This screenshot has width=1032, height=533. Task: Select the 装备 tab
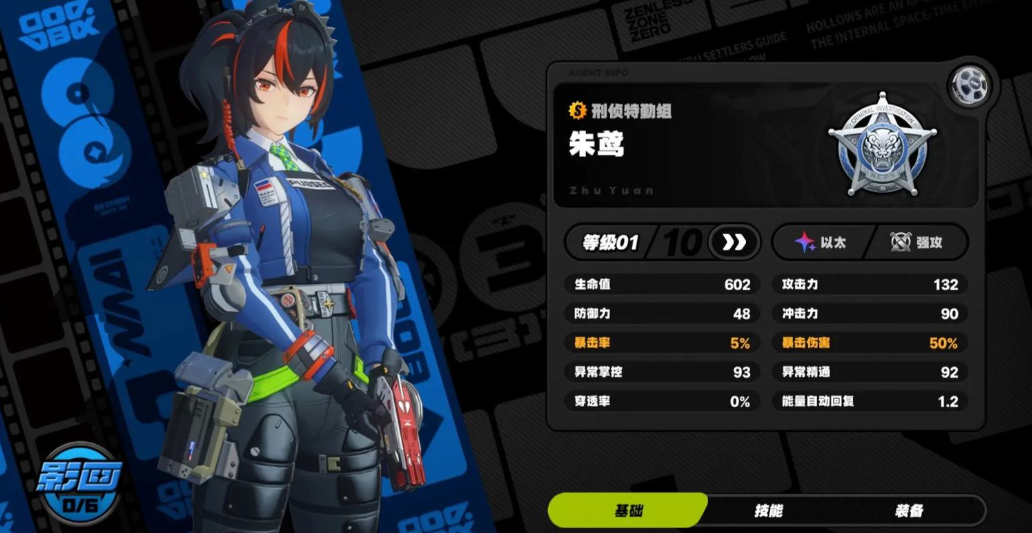tap(908, 510)
